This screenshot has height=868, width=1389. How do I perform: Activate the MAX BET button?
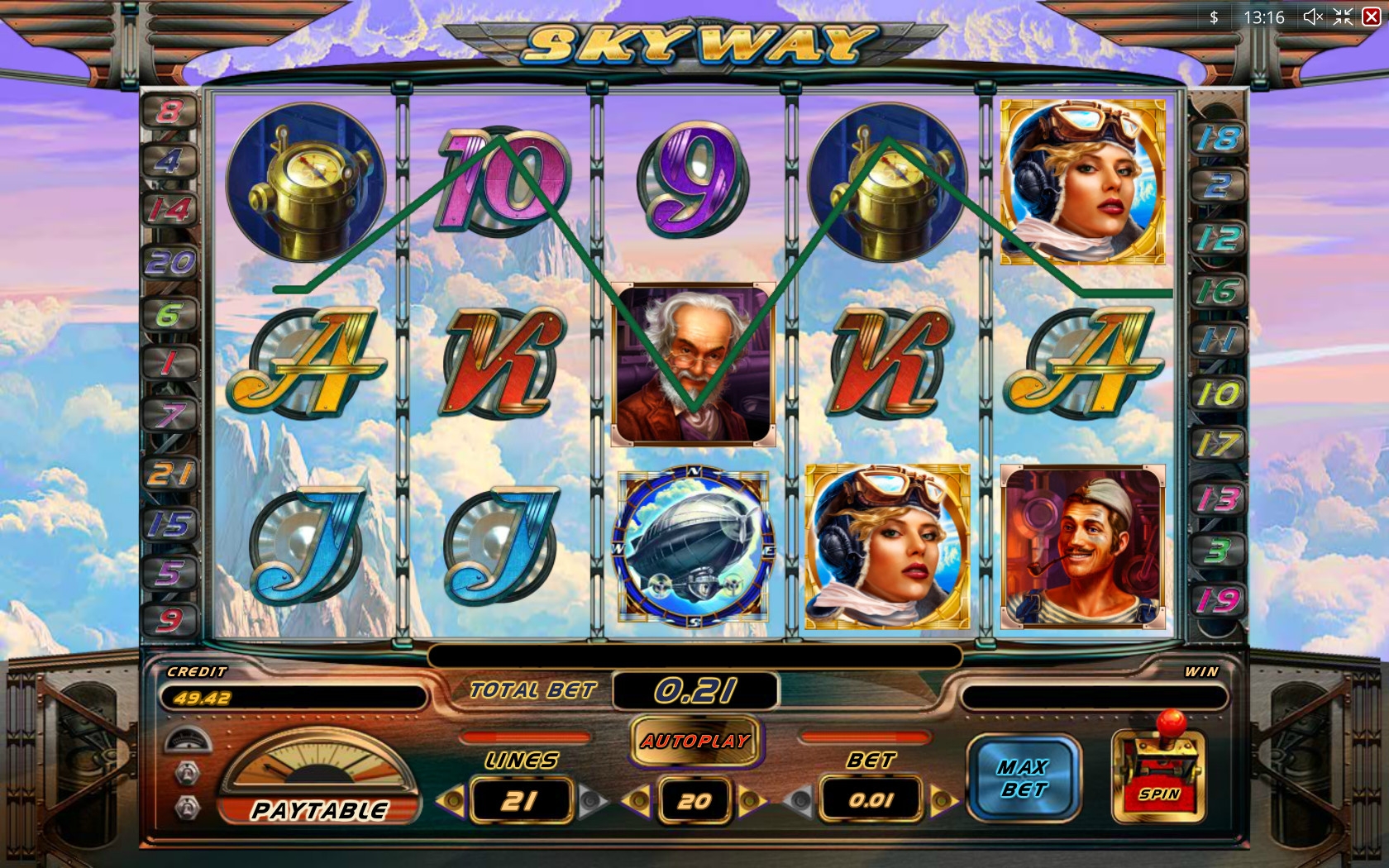coord(1023,779)
